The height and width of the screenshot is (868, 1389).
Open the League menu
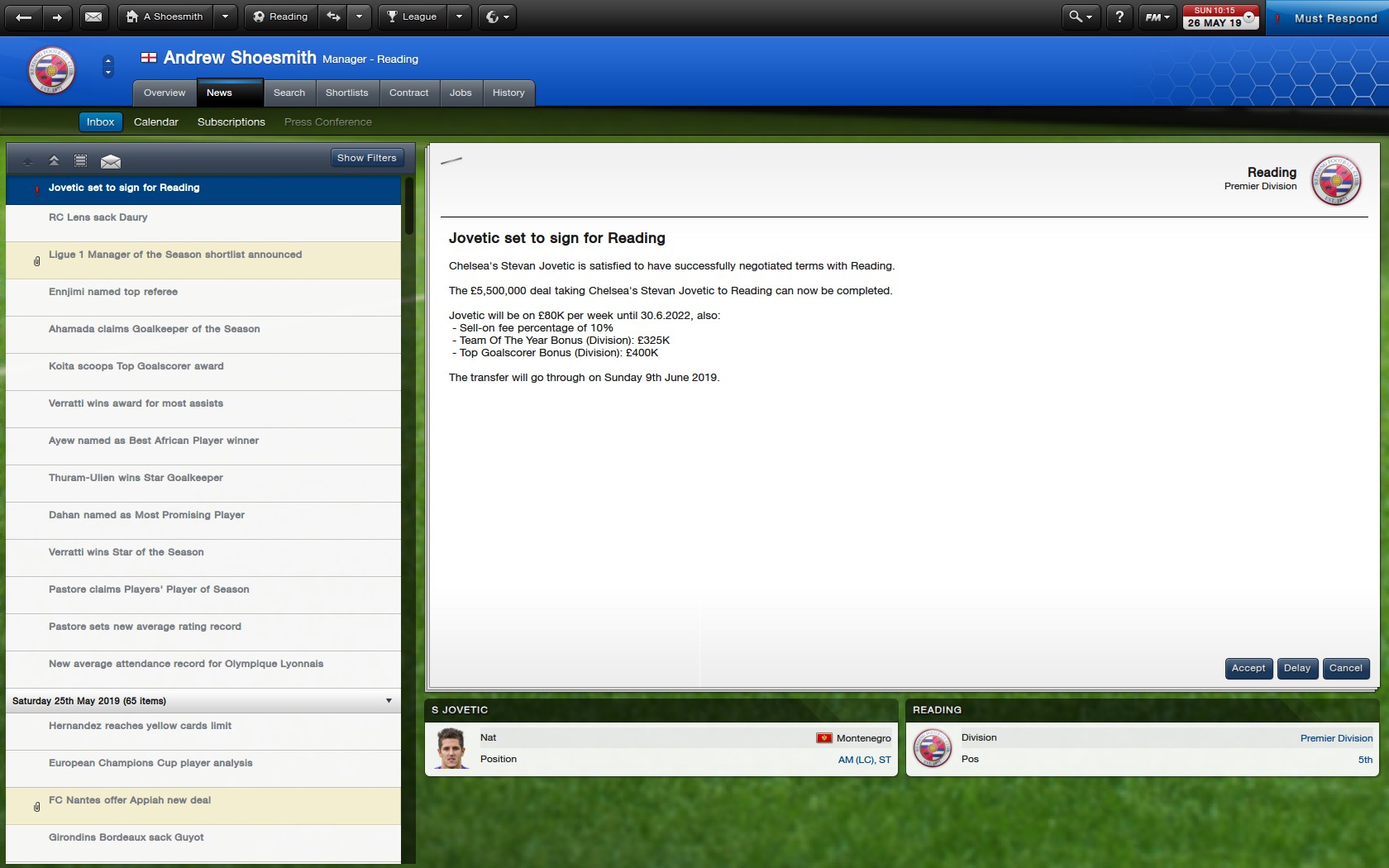(413, 17)
